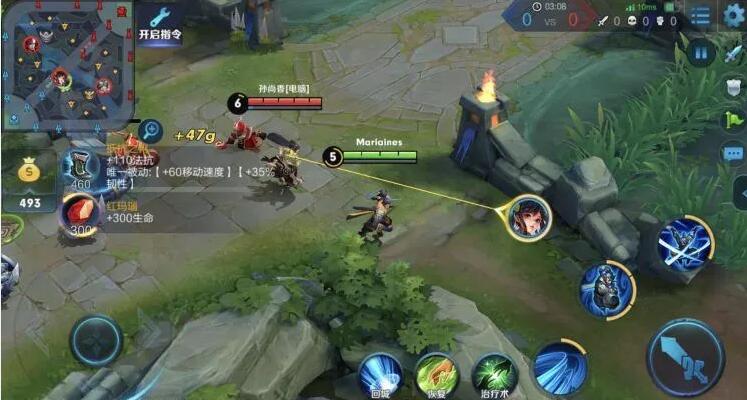The width and height of the screenshot is (747, 400).
Task: Click the round pause button
Action: pyautogui.click(x=701, y=52)
